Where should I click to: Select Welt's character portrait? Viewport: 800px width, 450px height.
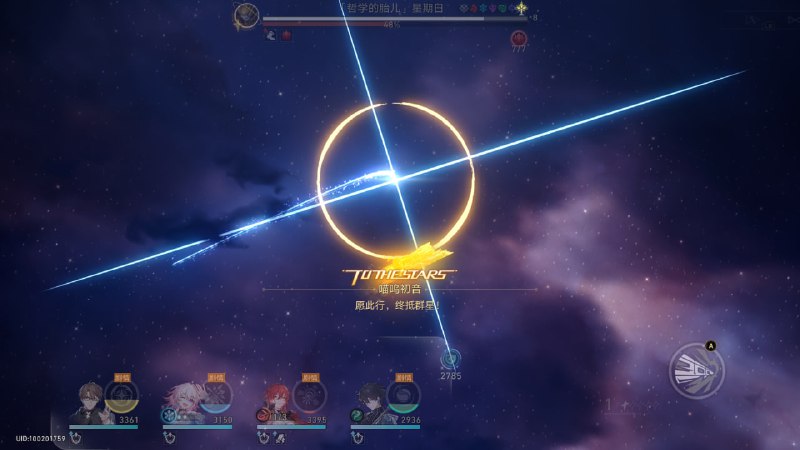(92, 402)
